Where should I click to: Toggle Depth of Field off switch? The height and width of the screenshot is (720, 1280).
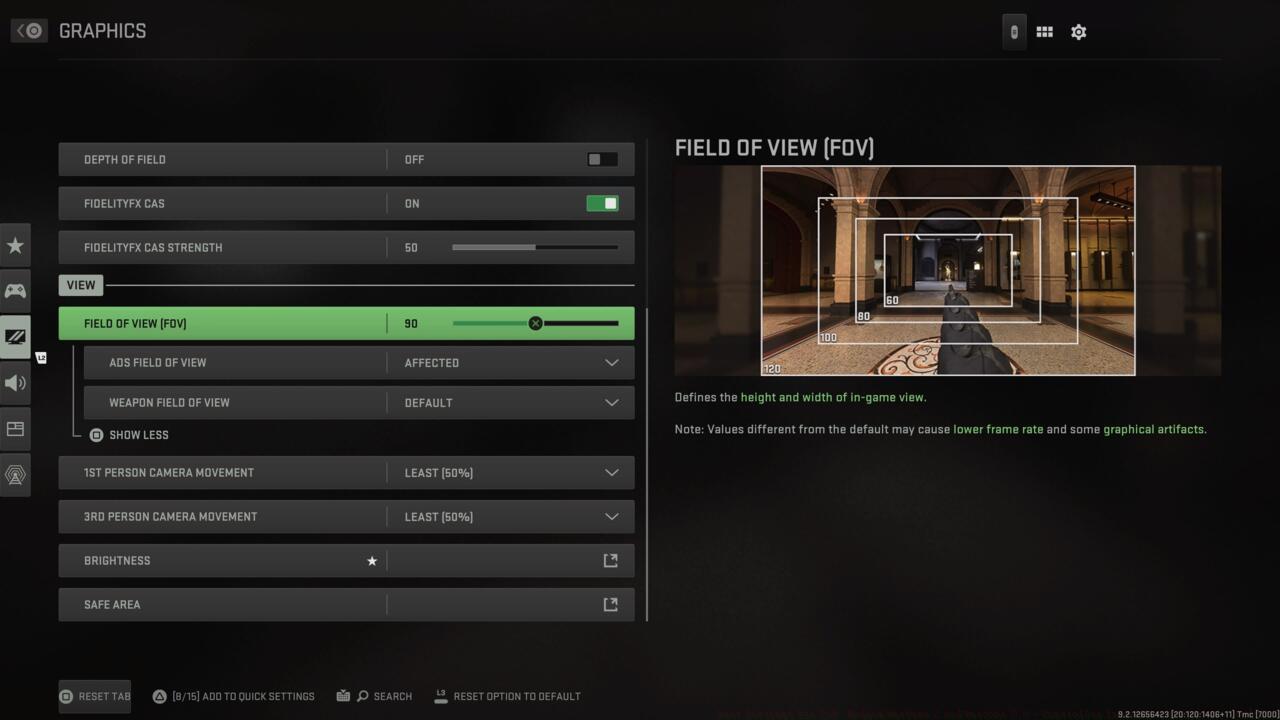point(601,158)
